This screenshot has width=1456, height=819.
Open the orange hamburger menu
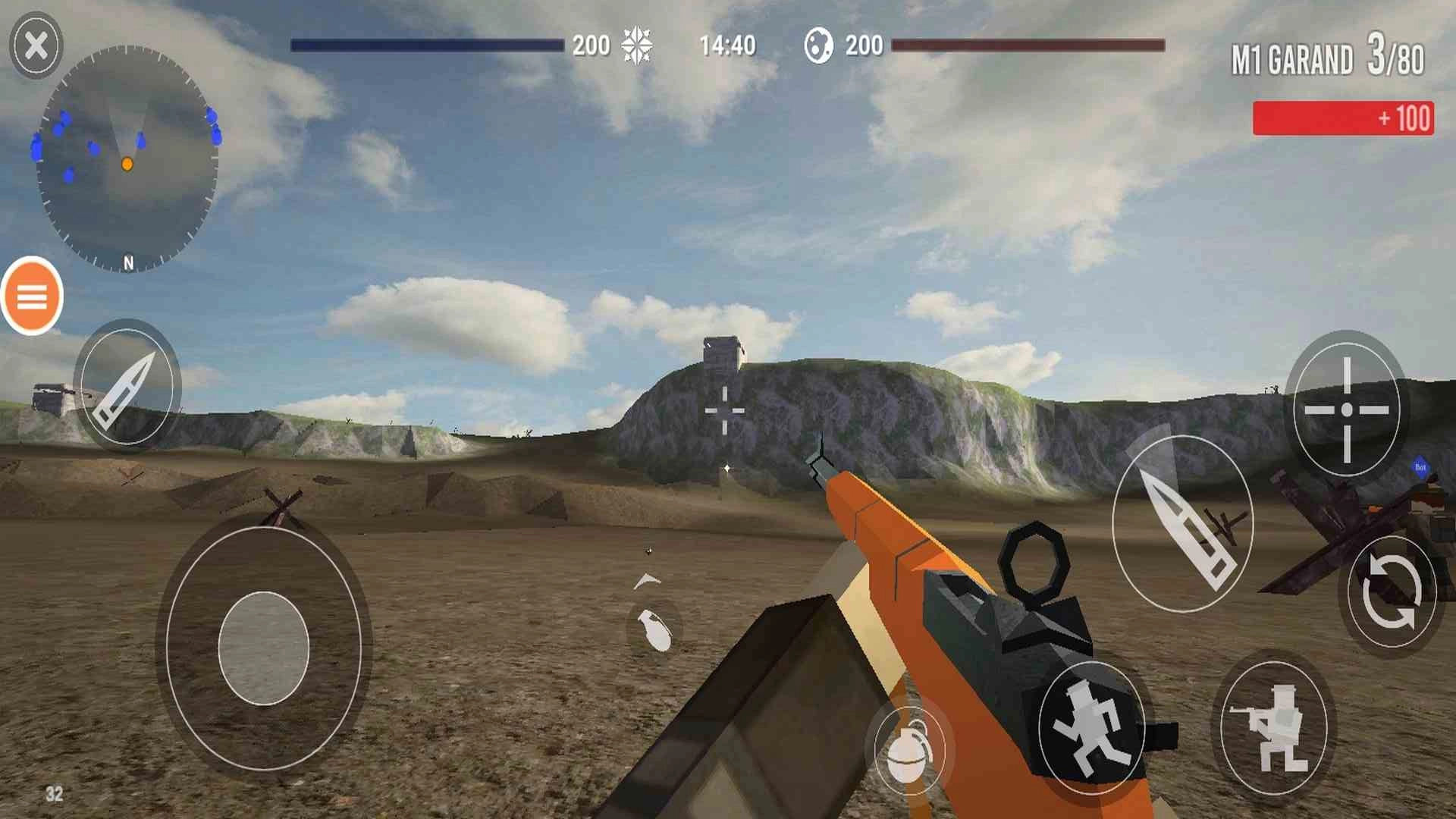tap(32, 297)
